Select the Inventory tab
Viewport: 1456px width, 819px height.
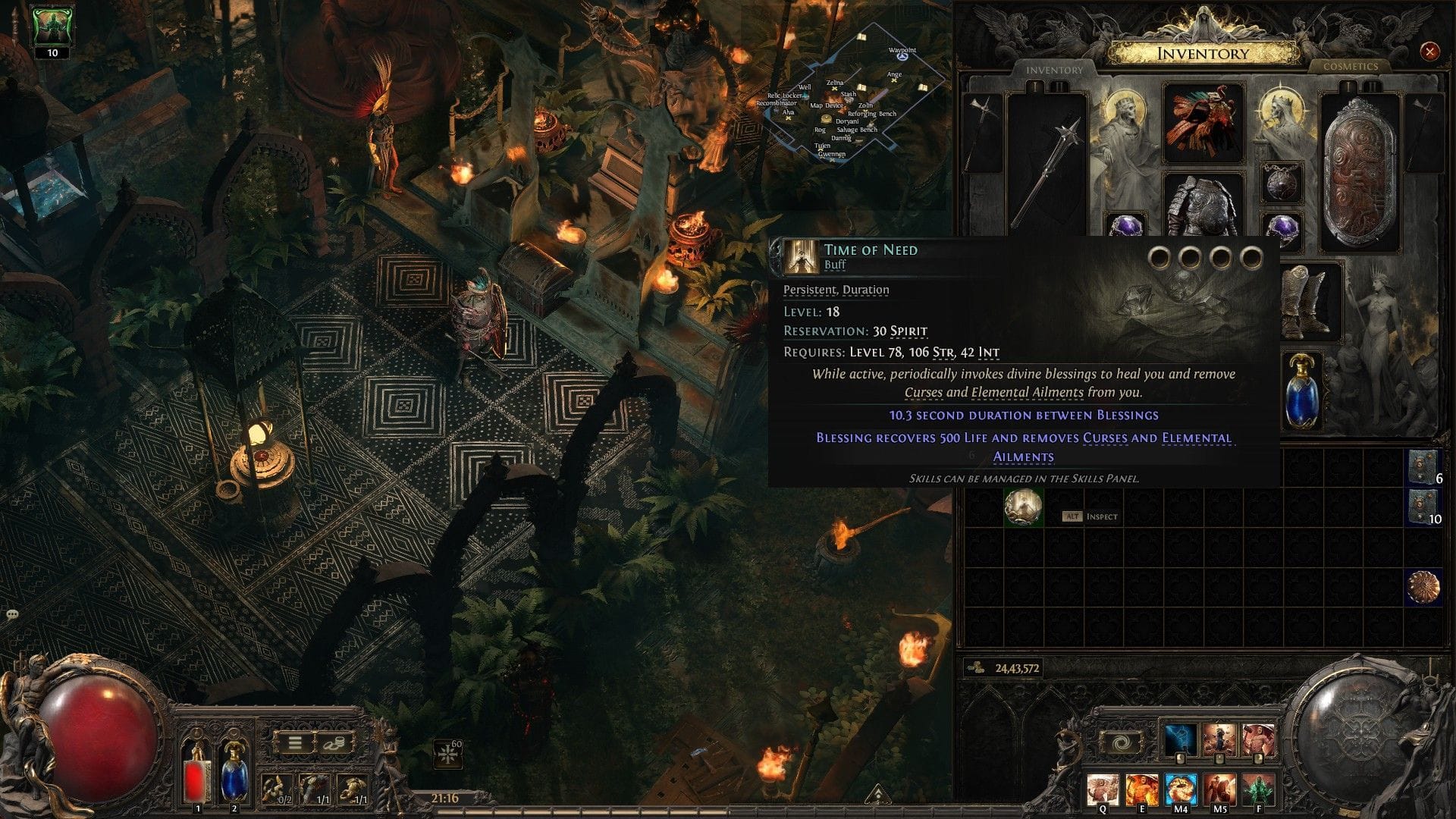tap(1054, 70)
